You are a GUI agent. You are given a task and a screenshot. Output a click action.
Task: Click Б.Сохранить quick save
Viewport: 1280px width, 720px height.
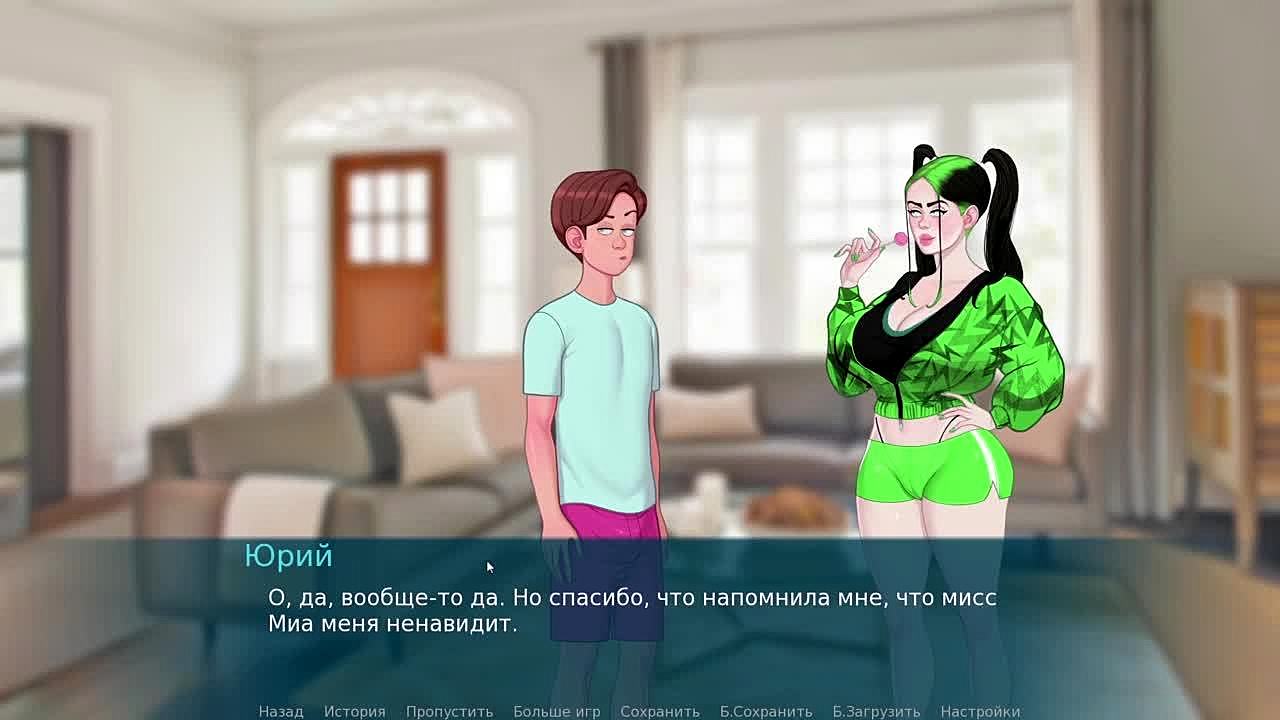coord(766,711)
